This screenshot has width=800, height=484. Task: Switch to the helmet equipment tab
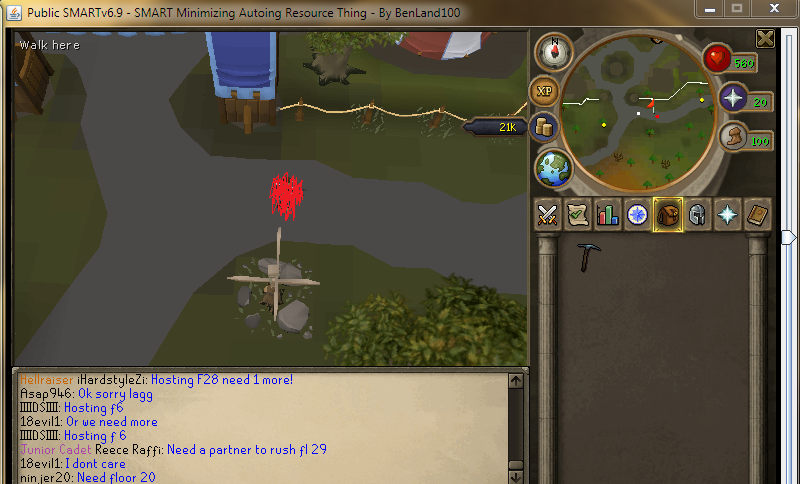pyautogui.click(x=697, y=214)
